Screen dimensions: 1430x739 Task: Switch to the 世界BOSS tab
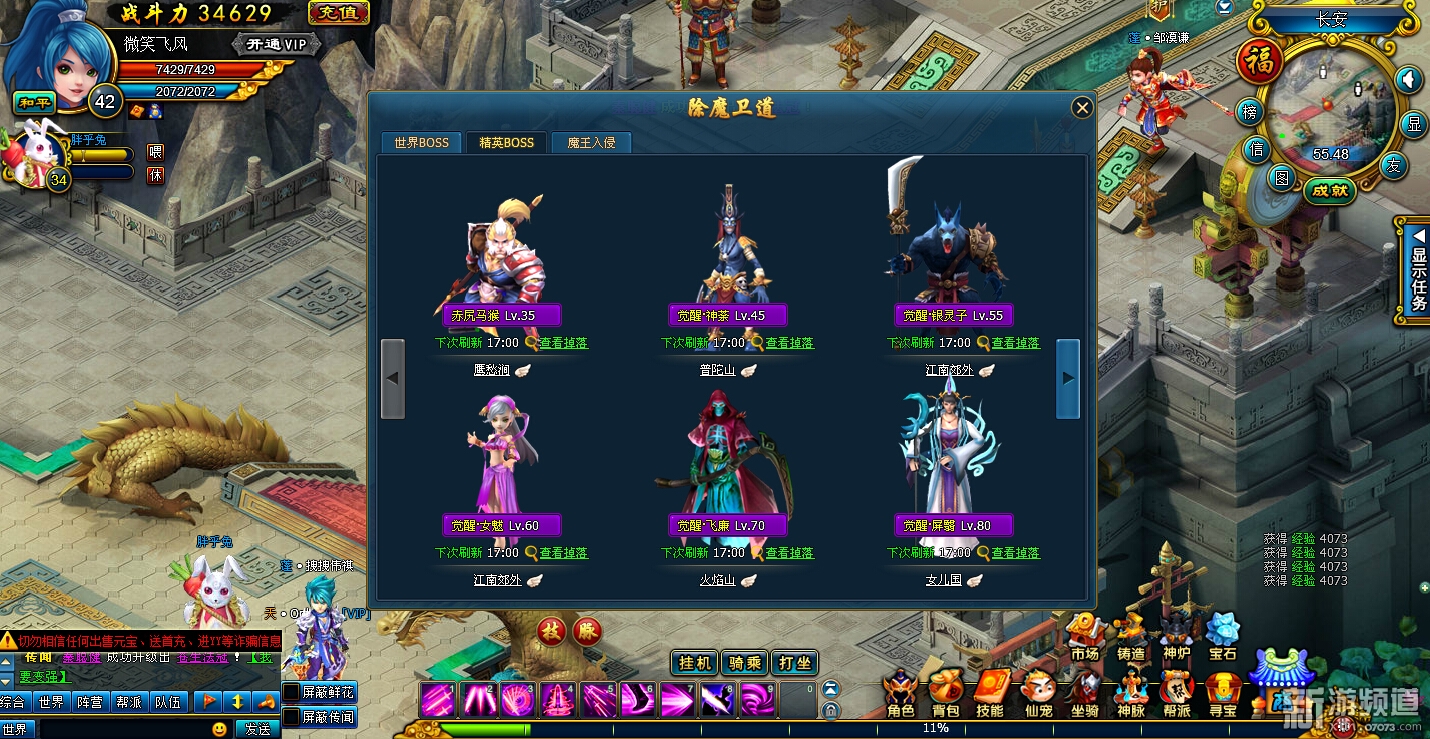pyautogui.click(x=421, y=142)
